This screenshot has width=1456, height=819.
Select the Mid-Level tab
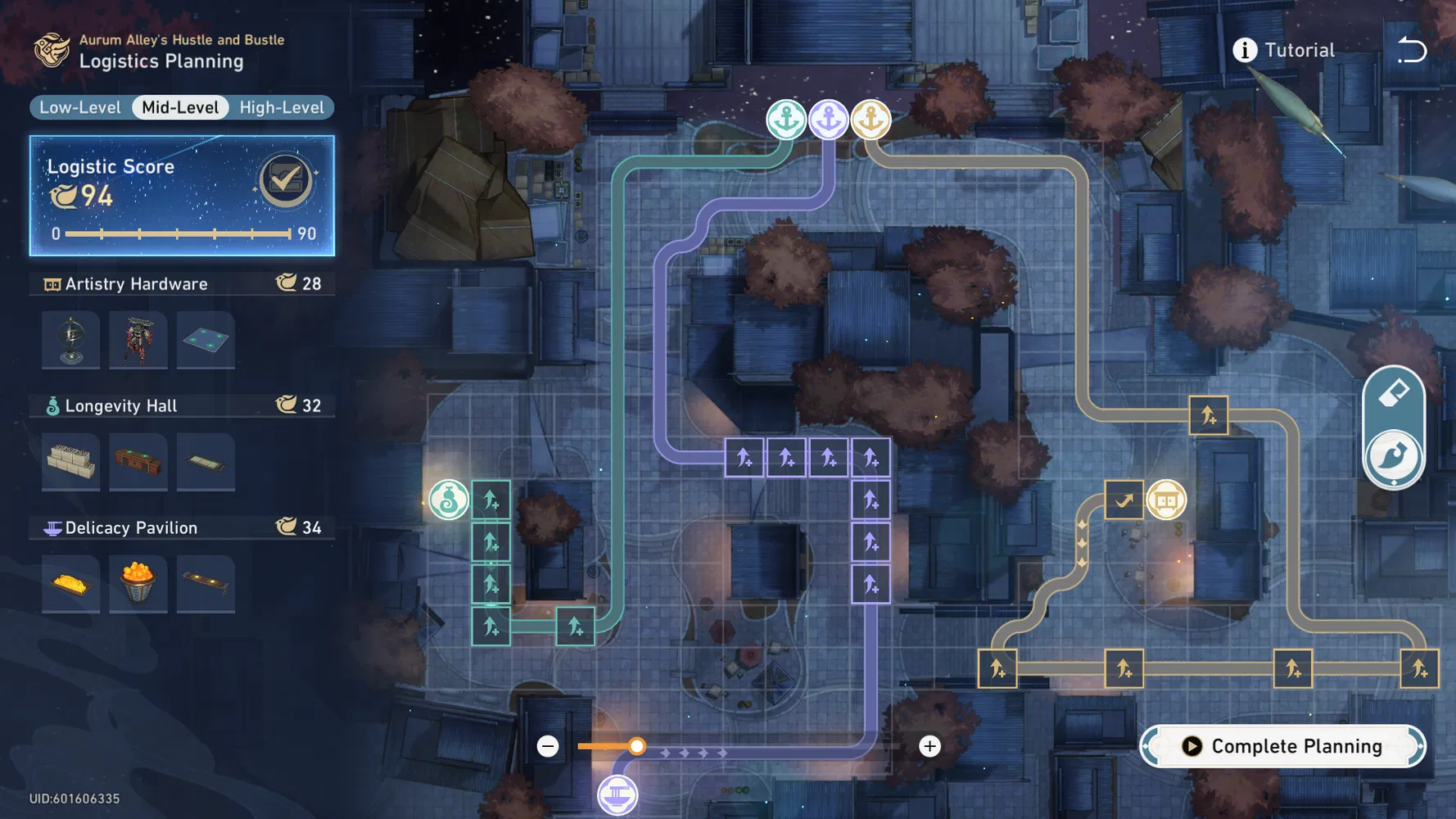coord(180,107)
